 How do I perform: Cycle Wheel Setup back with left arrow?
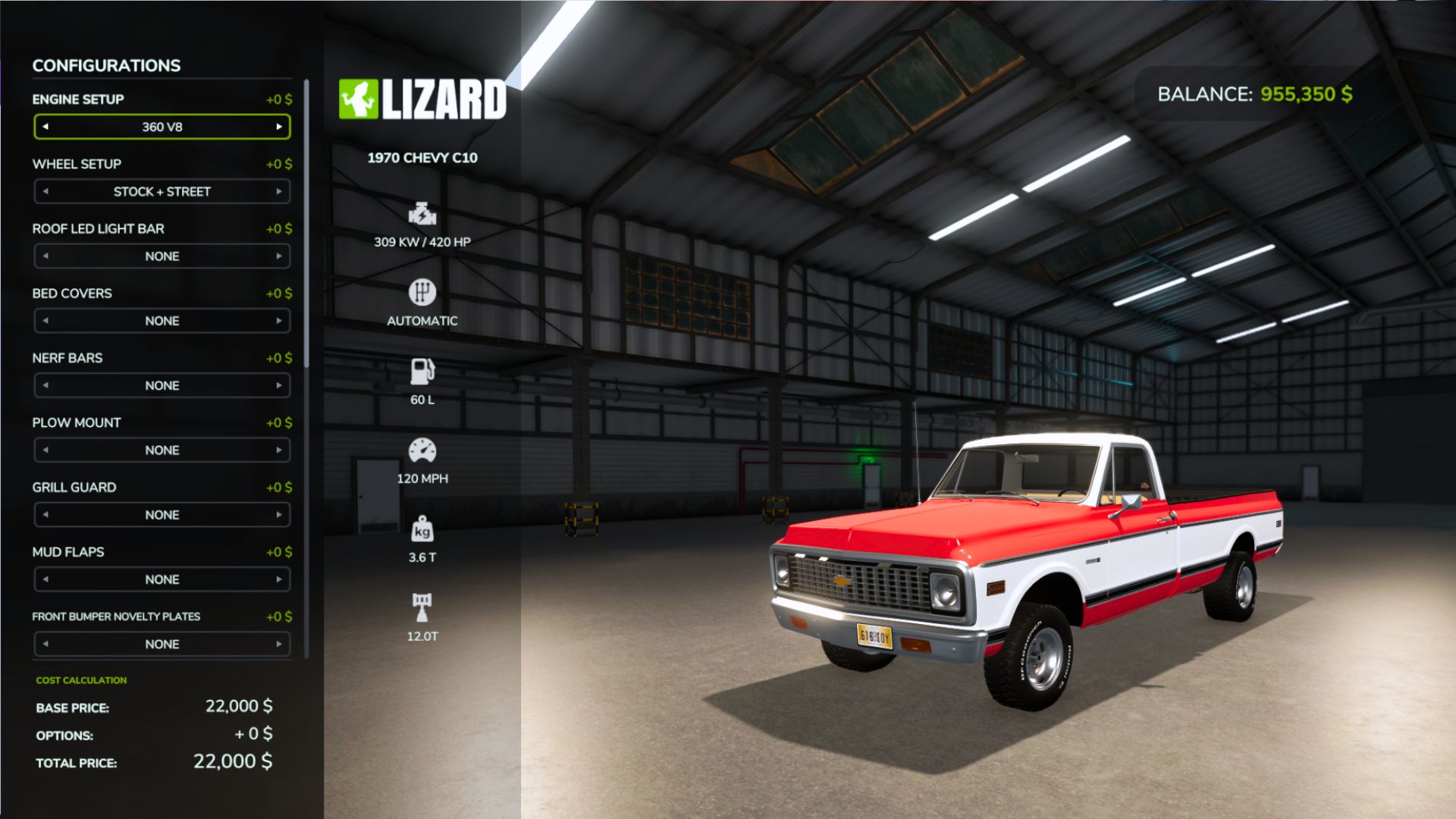45,191
